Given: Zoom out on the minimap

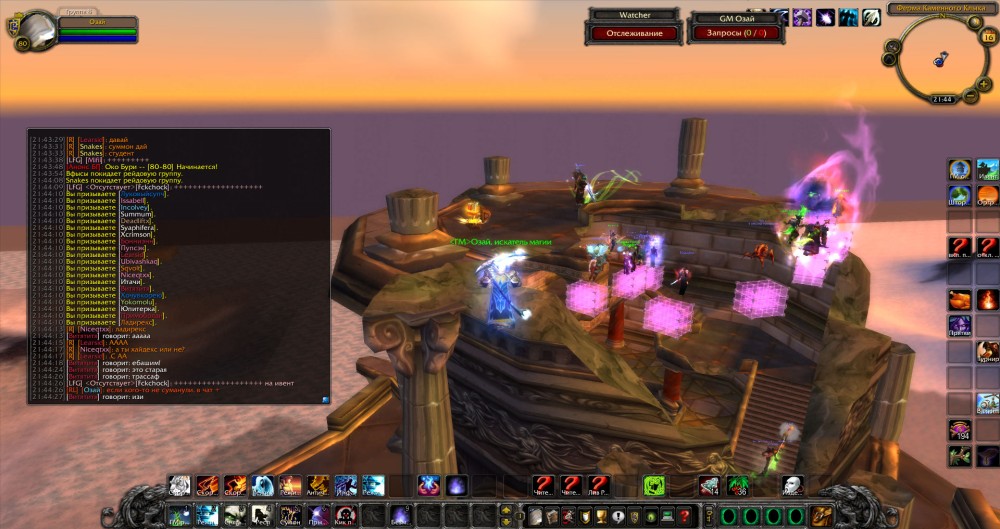Looking at the screenshot, I should pos(970,97).
